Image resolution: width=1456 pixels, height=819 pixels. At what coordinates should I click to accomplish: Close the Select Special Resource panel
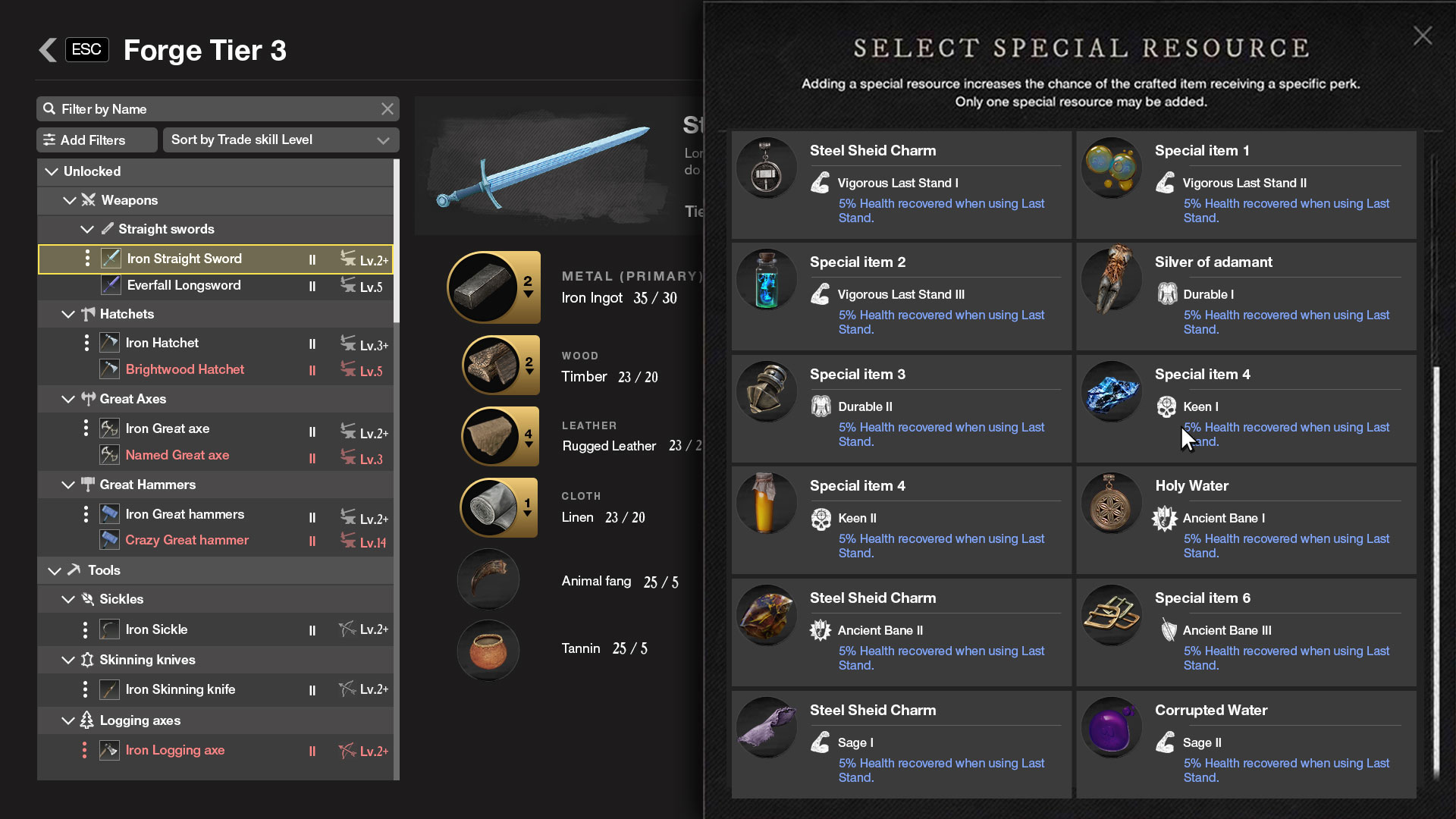(x=1422, y=36)
